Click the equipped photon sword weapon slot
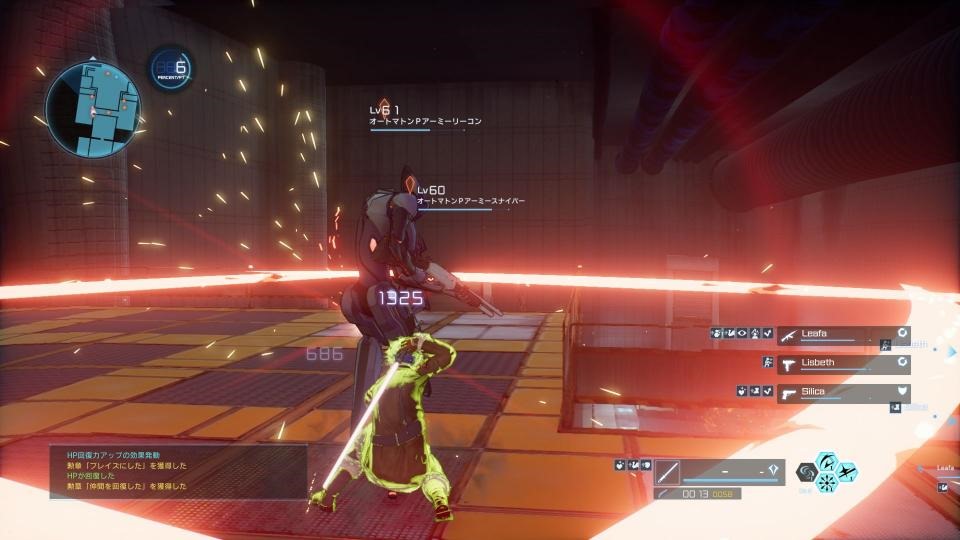Image resolution: width=960 pixels, height=540 pixels. (x=669, y=470)
